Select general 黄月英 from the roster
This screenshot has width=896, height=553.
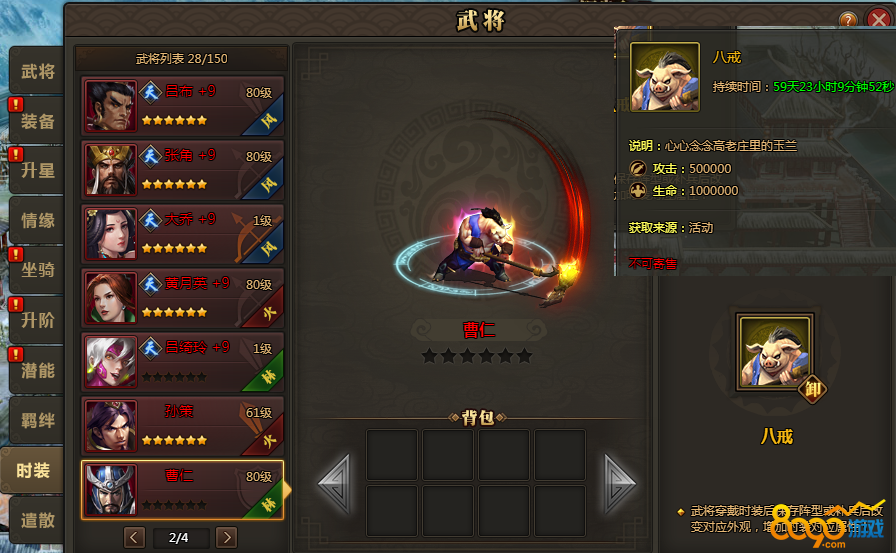183,297
